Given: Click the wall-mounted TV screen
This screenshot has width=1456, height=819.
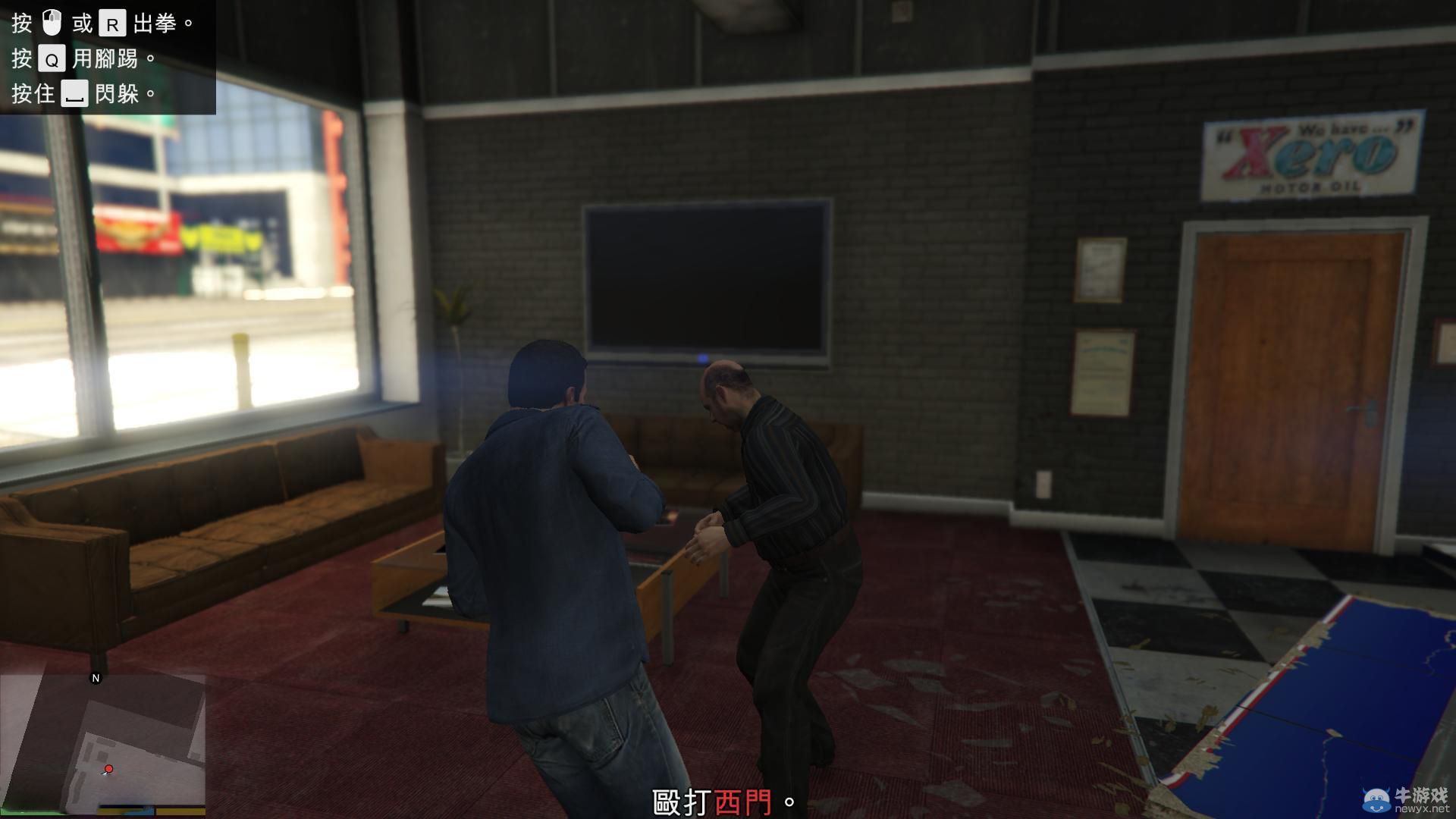Looking at the screenshot, I should point(708,277).
